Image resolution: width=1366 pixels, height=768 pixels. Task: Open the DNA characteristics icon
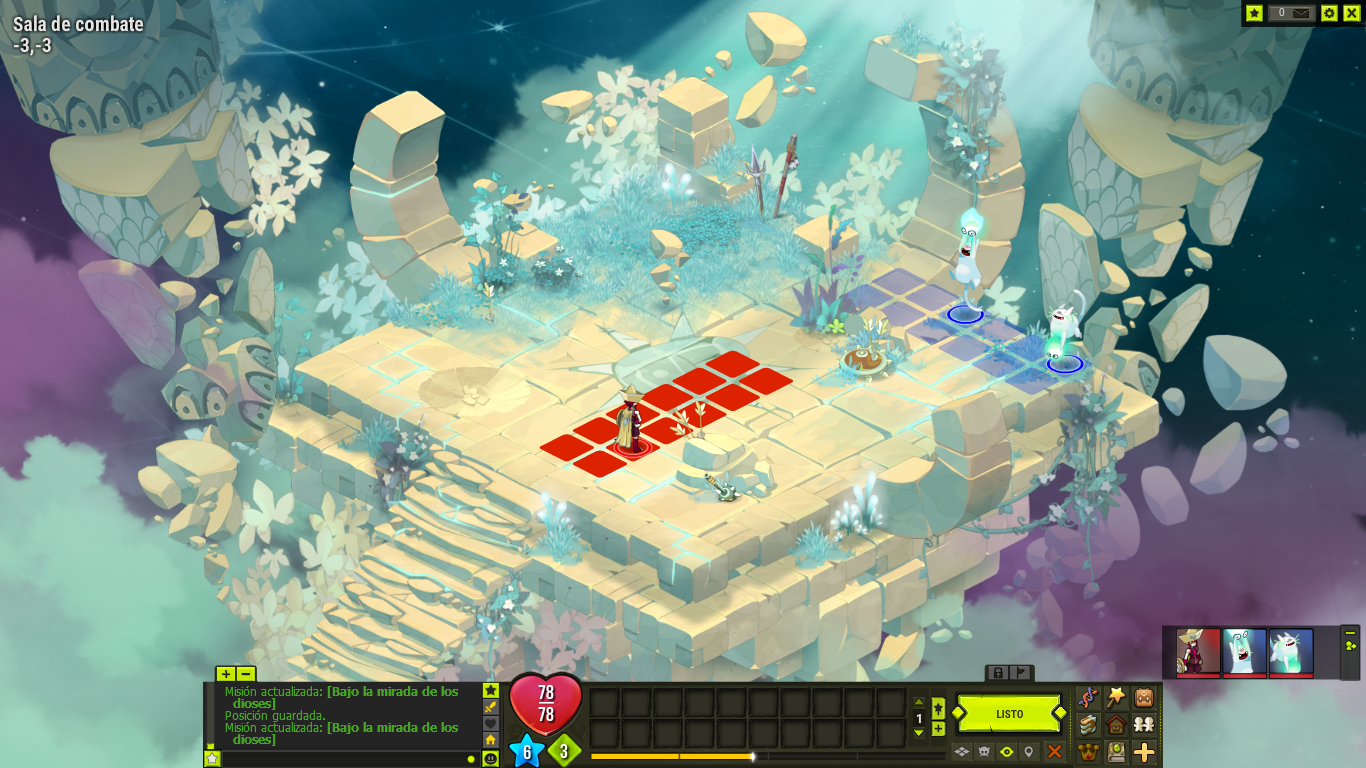tap(1088, 697)
